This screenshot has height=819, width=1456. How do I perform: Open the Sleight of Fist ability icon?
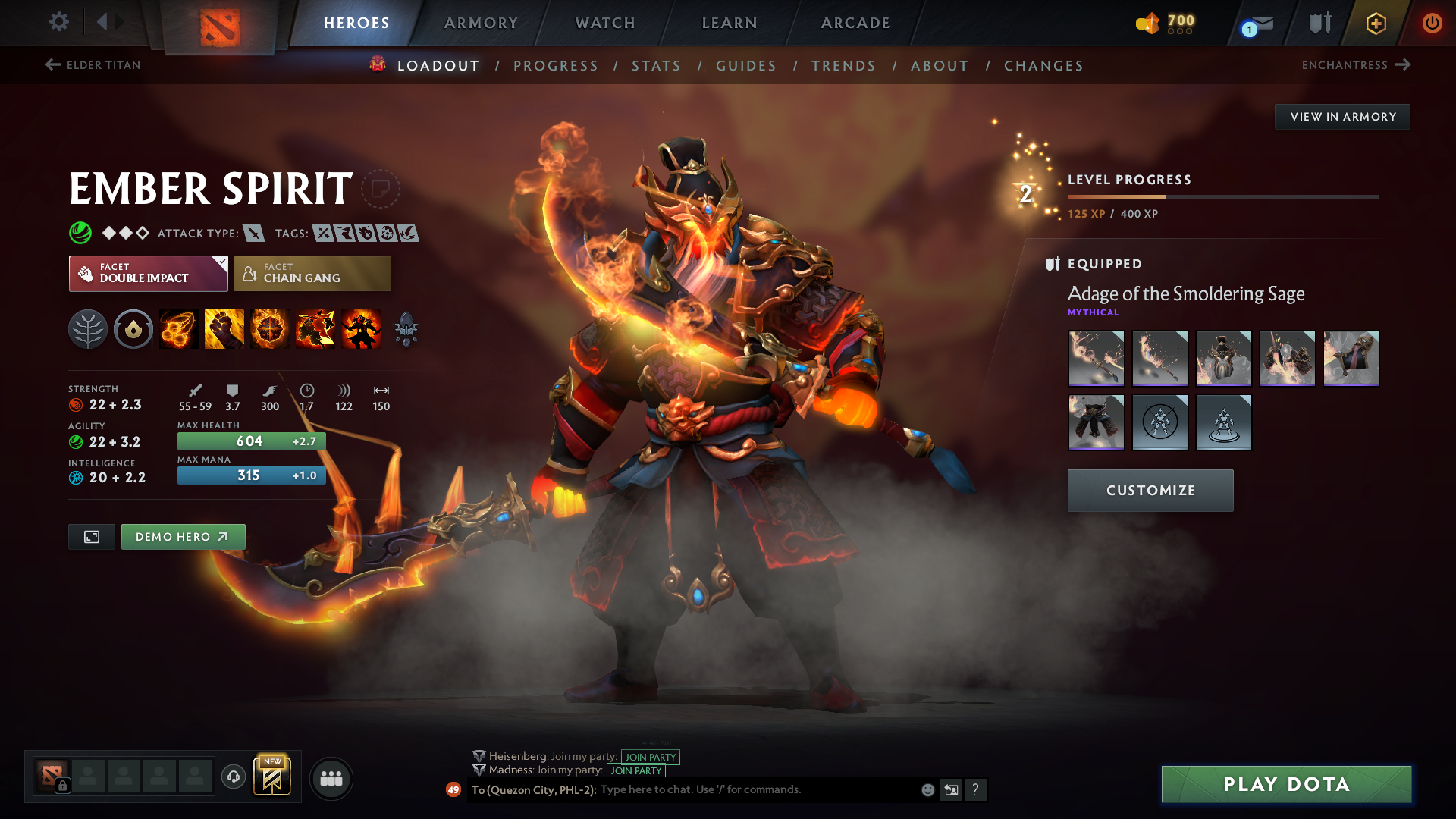point(224,328)
